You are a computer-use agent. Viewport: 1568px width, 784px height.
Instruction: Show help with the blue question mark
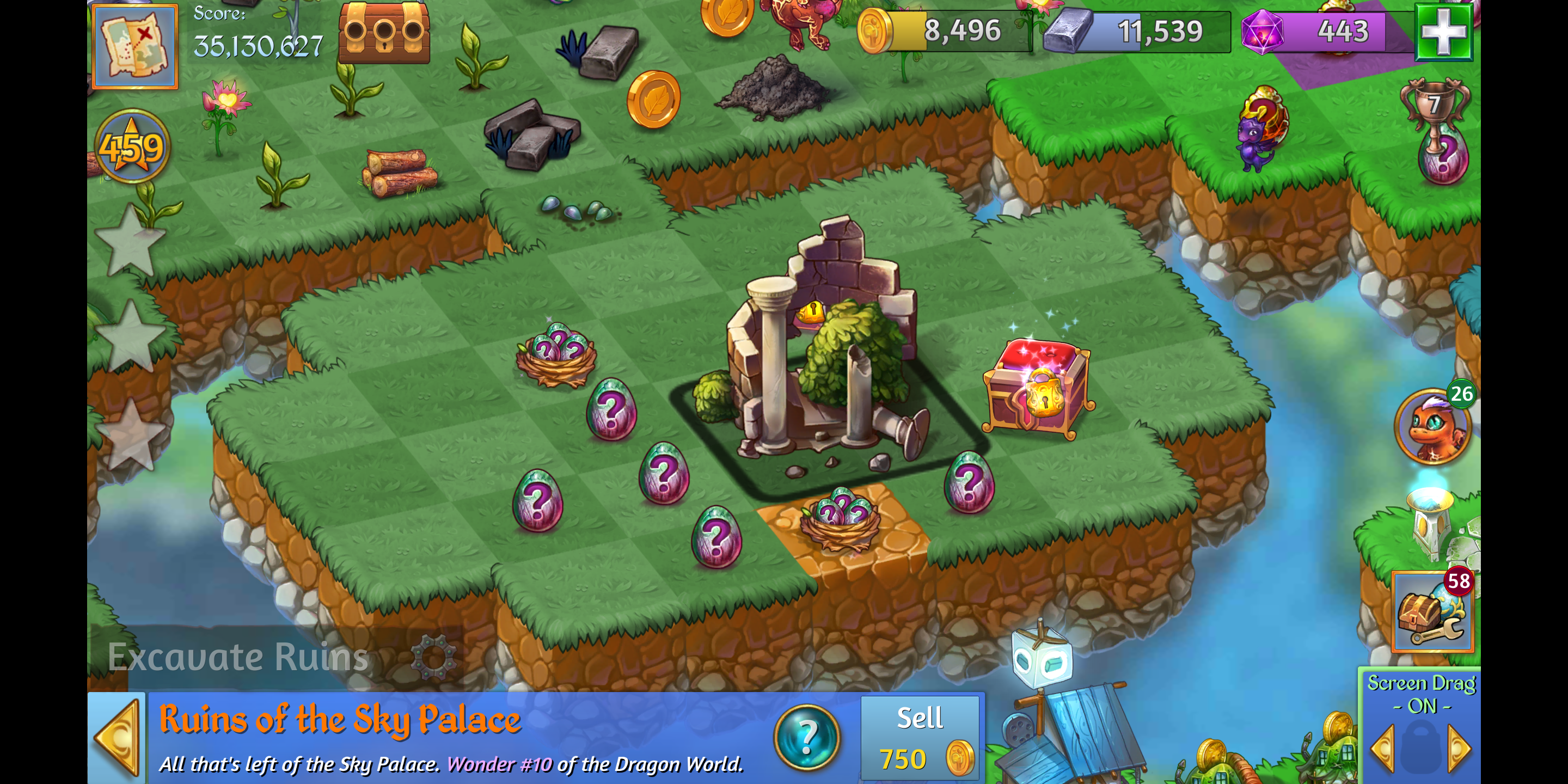pos(806,738)
